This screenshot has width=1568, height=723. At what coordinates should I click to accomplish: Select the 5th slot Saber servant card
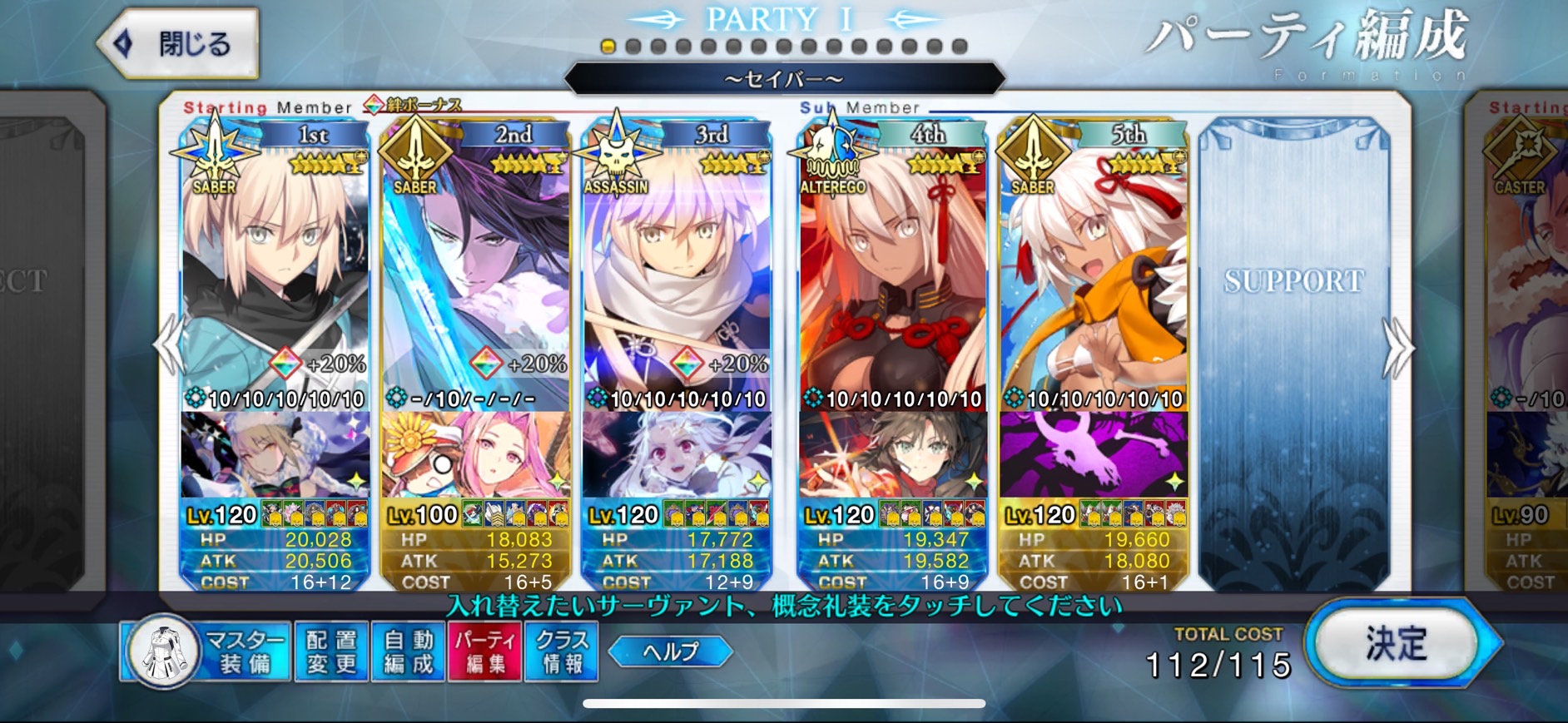coord(1094,266)
